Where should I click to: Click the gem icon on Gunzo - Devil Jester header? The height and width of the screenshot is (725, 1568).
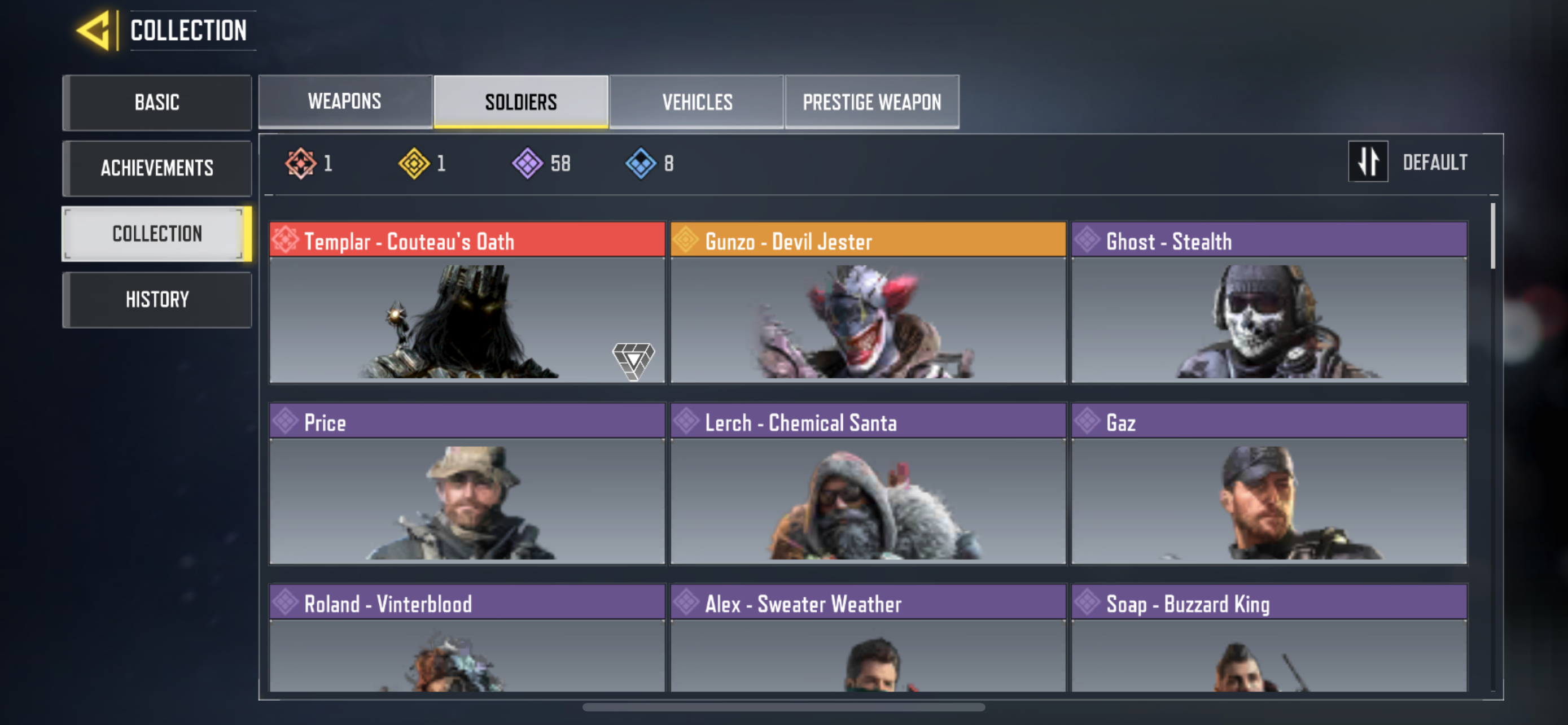(x=687, y=241)
